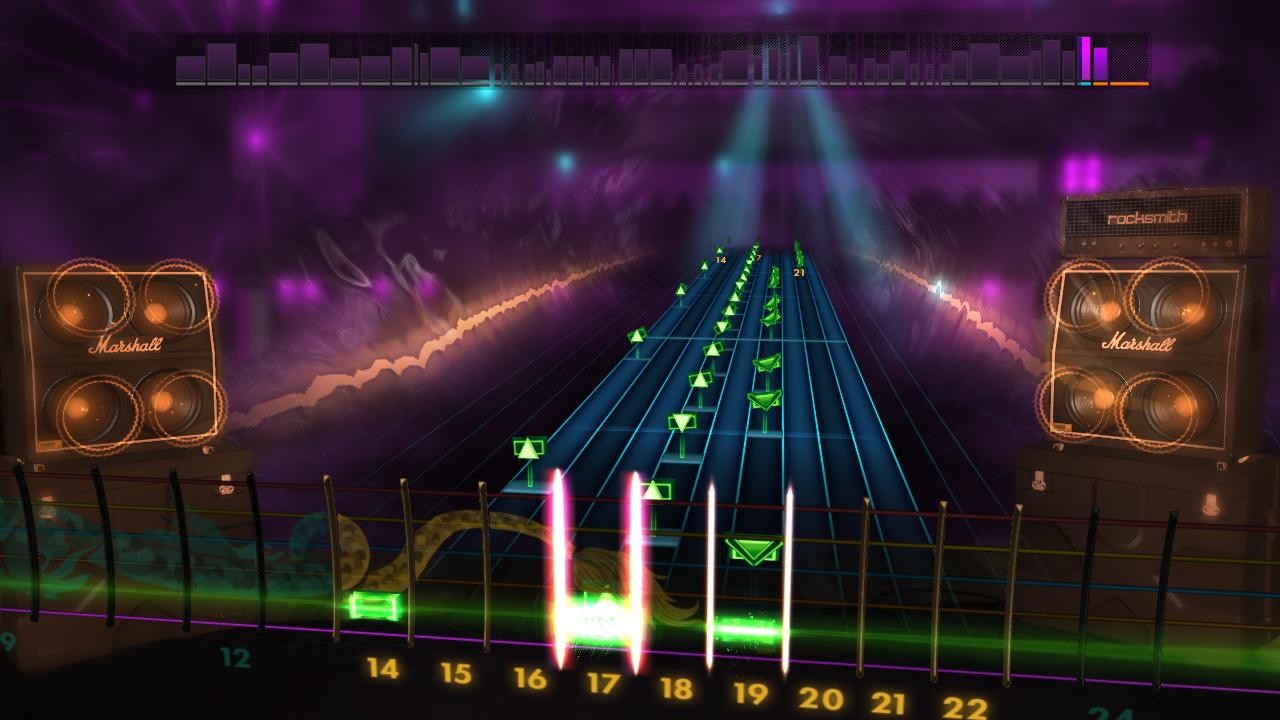This screenshot has height=720, width=1280.
Task: Click the orange progress indicator at the timeline's end
Action: point(1146,83)
